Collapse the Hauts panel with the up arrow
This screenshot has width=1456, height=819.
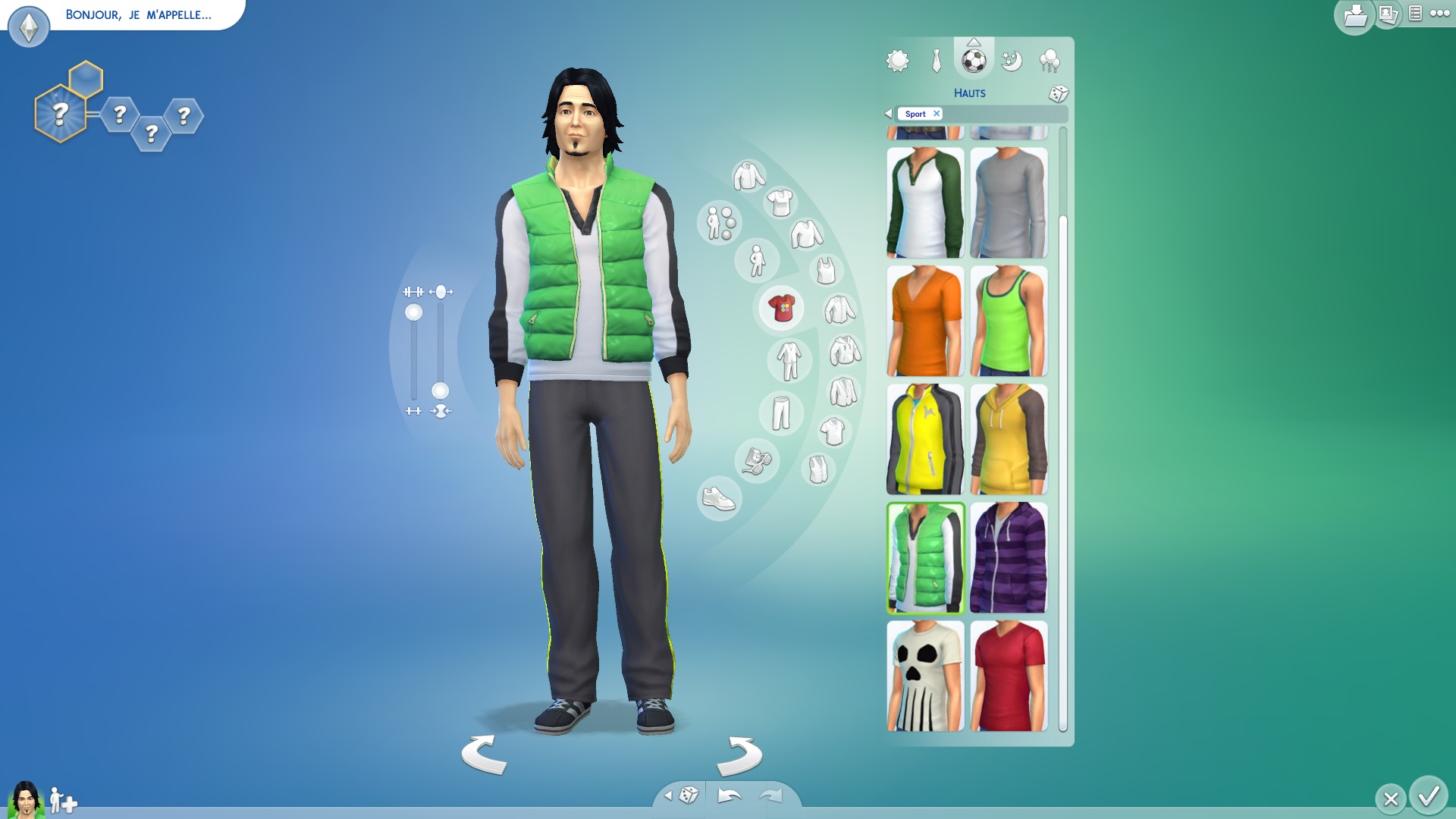974,43
